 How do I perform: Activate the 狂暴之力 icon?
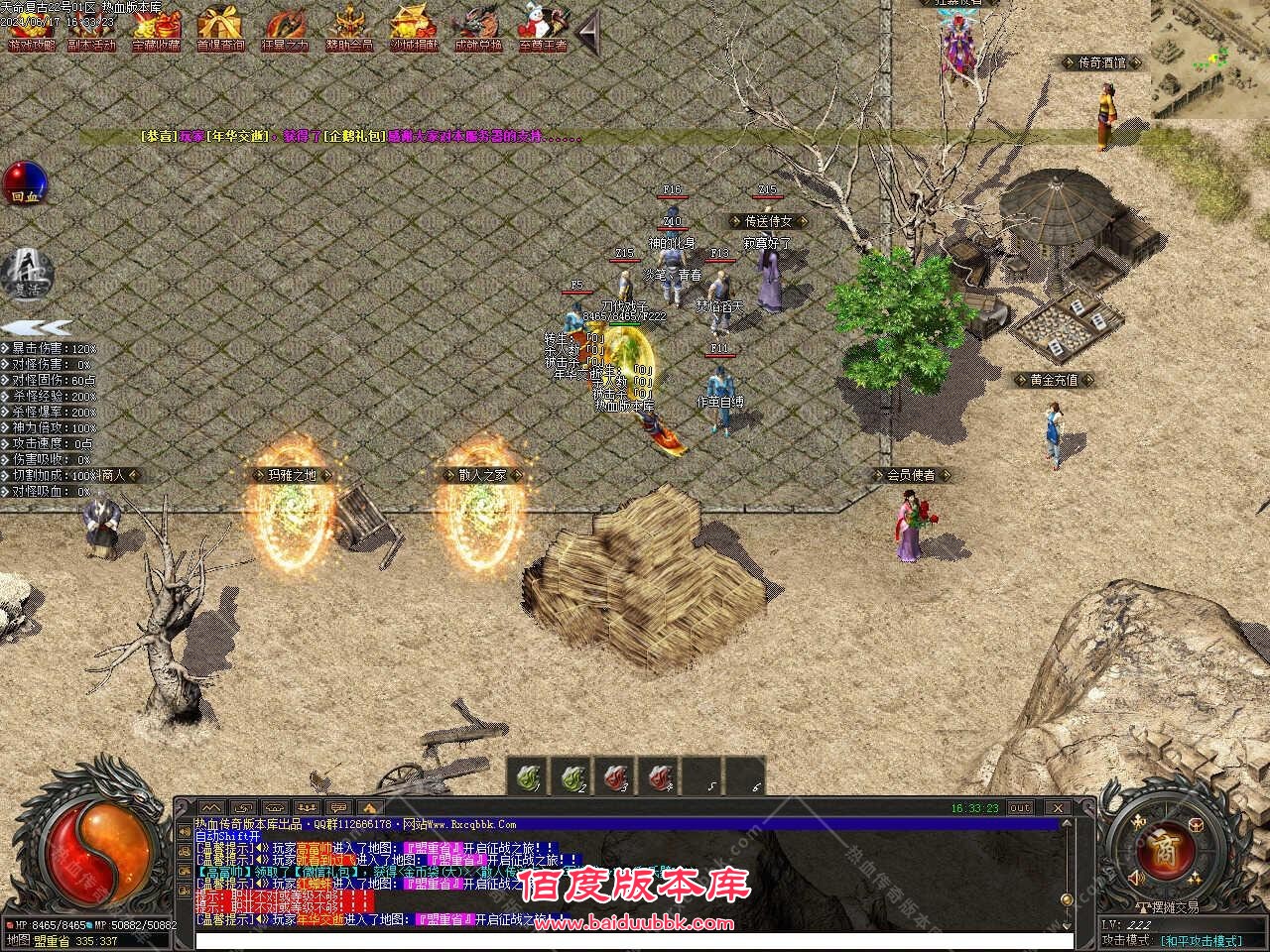click(286, 30)
